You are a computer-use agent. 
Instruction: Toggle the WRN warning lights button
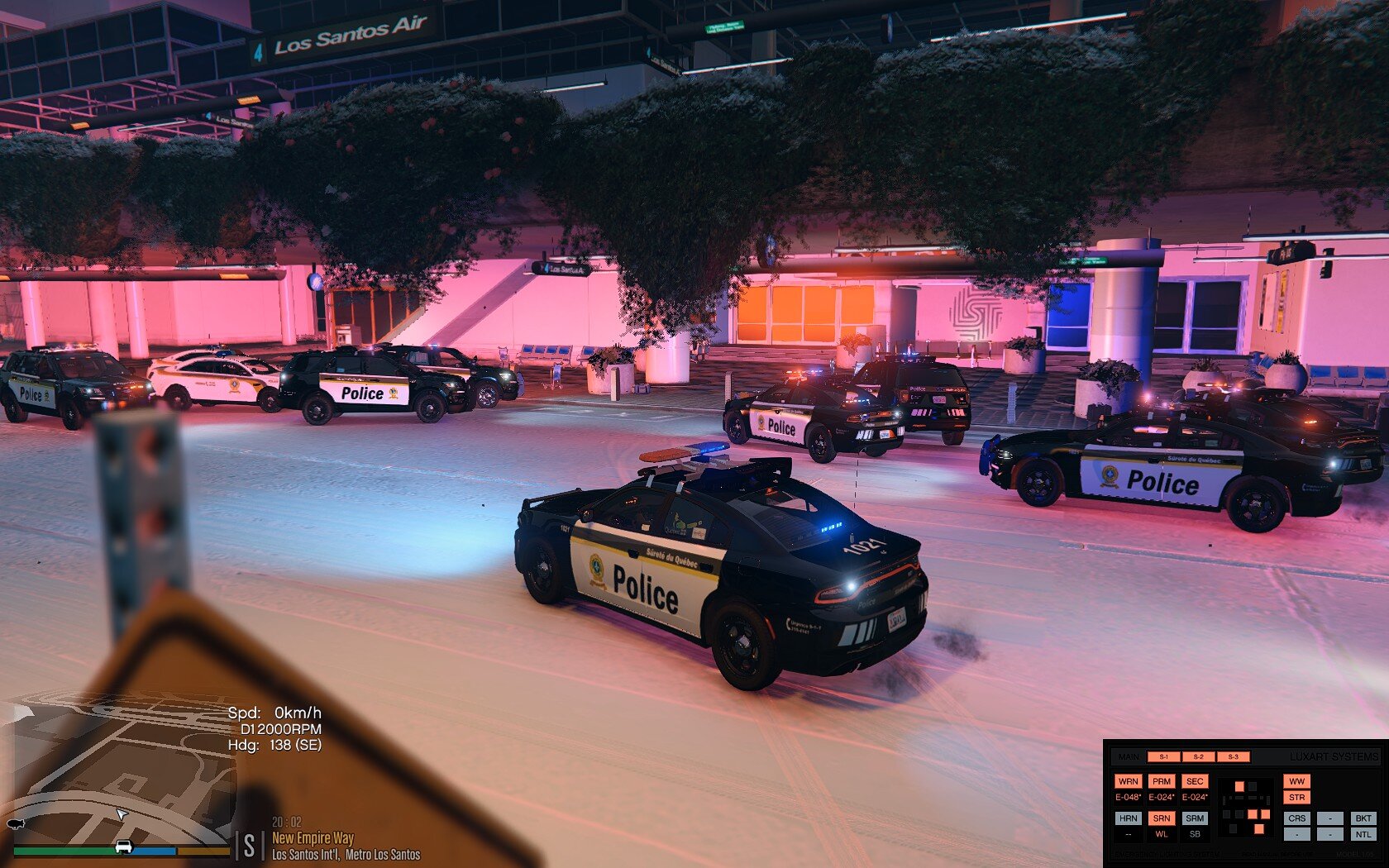tap(1128, 781)
